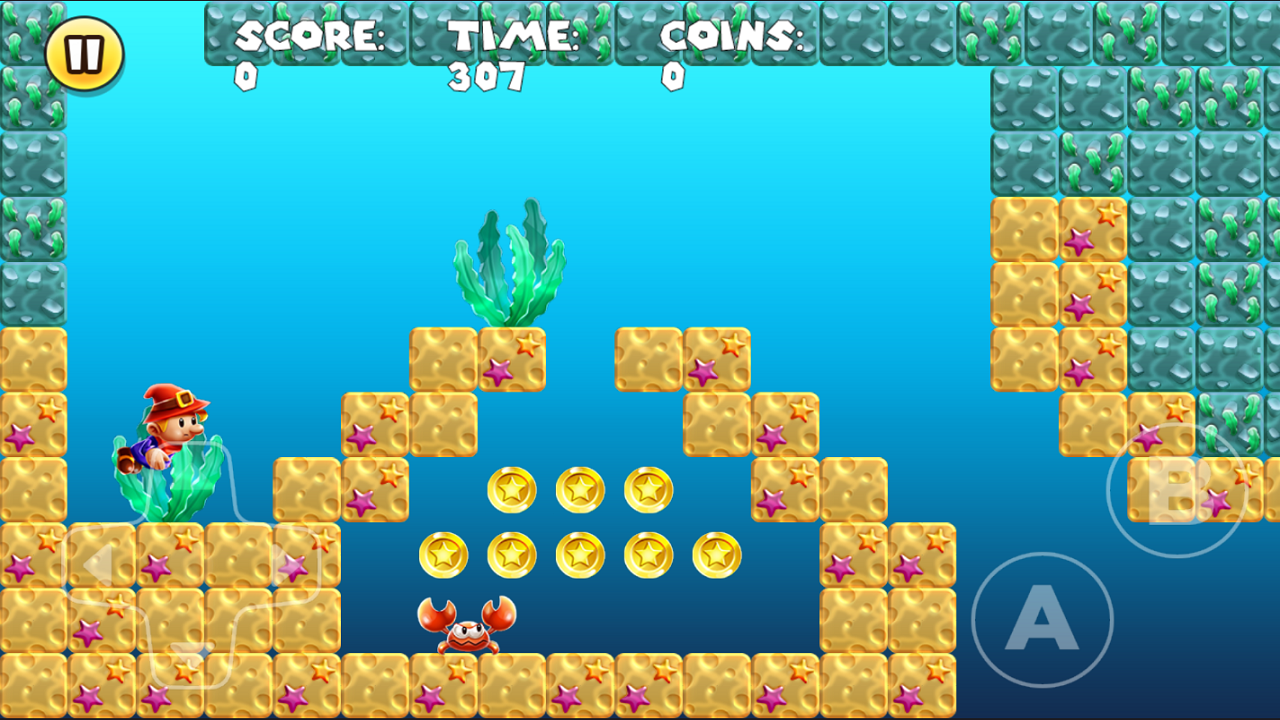Tap the middle coin of the top row

click(578, 489)
